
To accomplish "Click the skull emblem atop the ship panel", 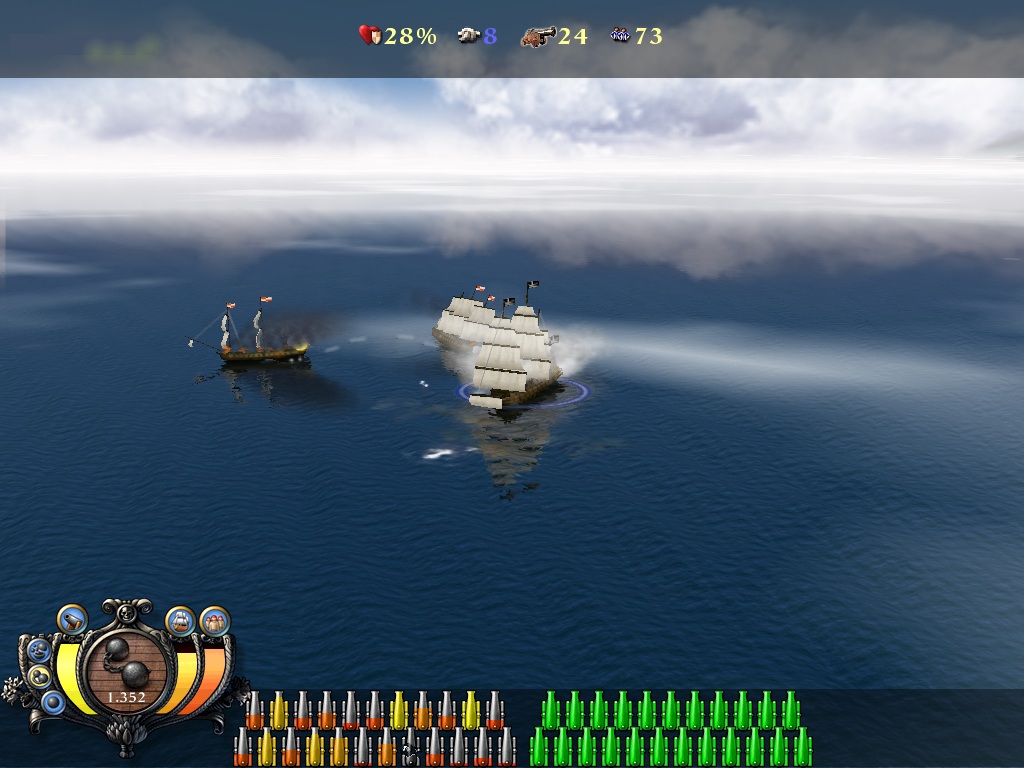I will (126, 611).
